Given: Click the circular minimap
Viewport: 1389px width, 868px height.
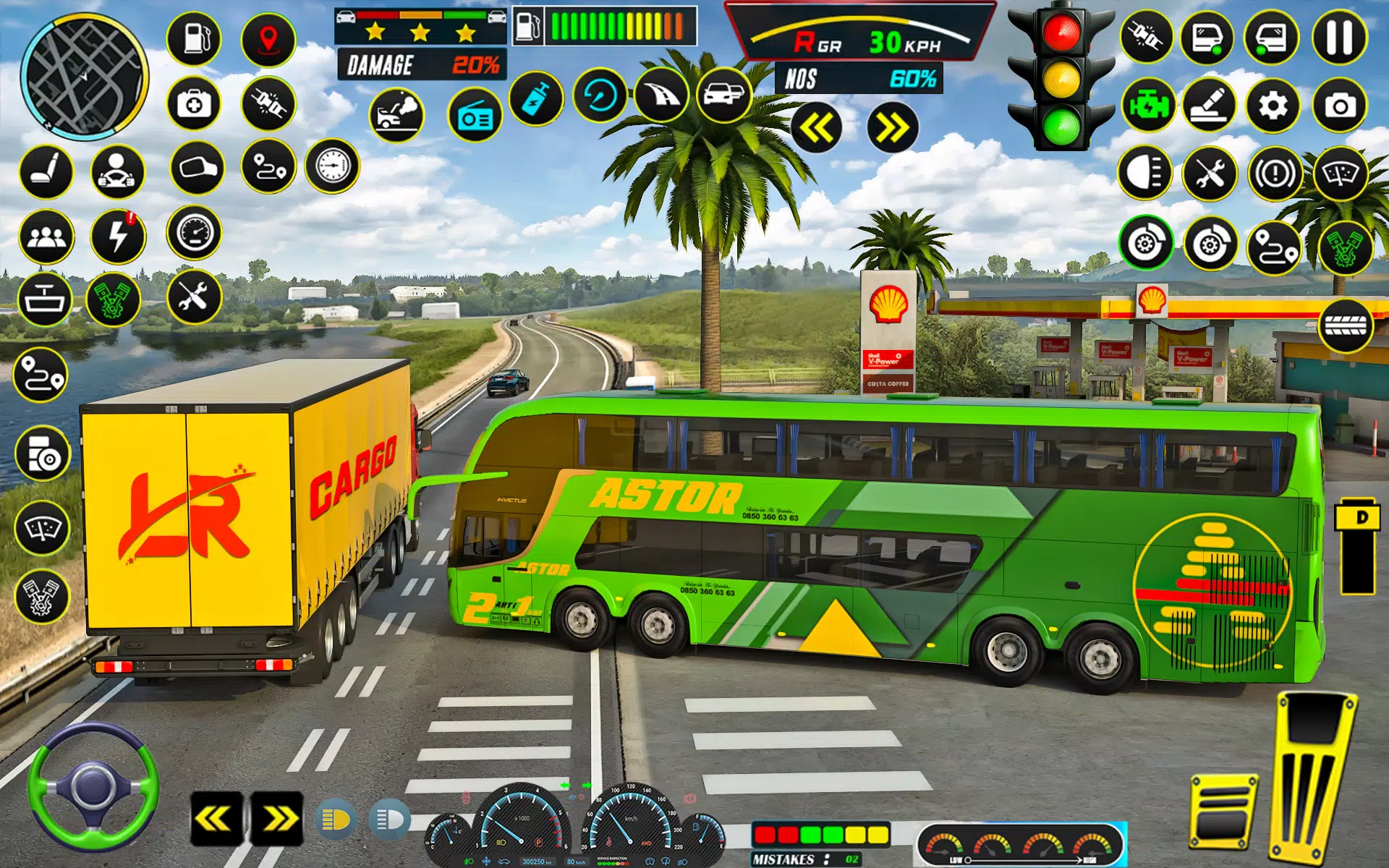Looking at the screenshot, I should coord(84,75).
